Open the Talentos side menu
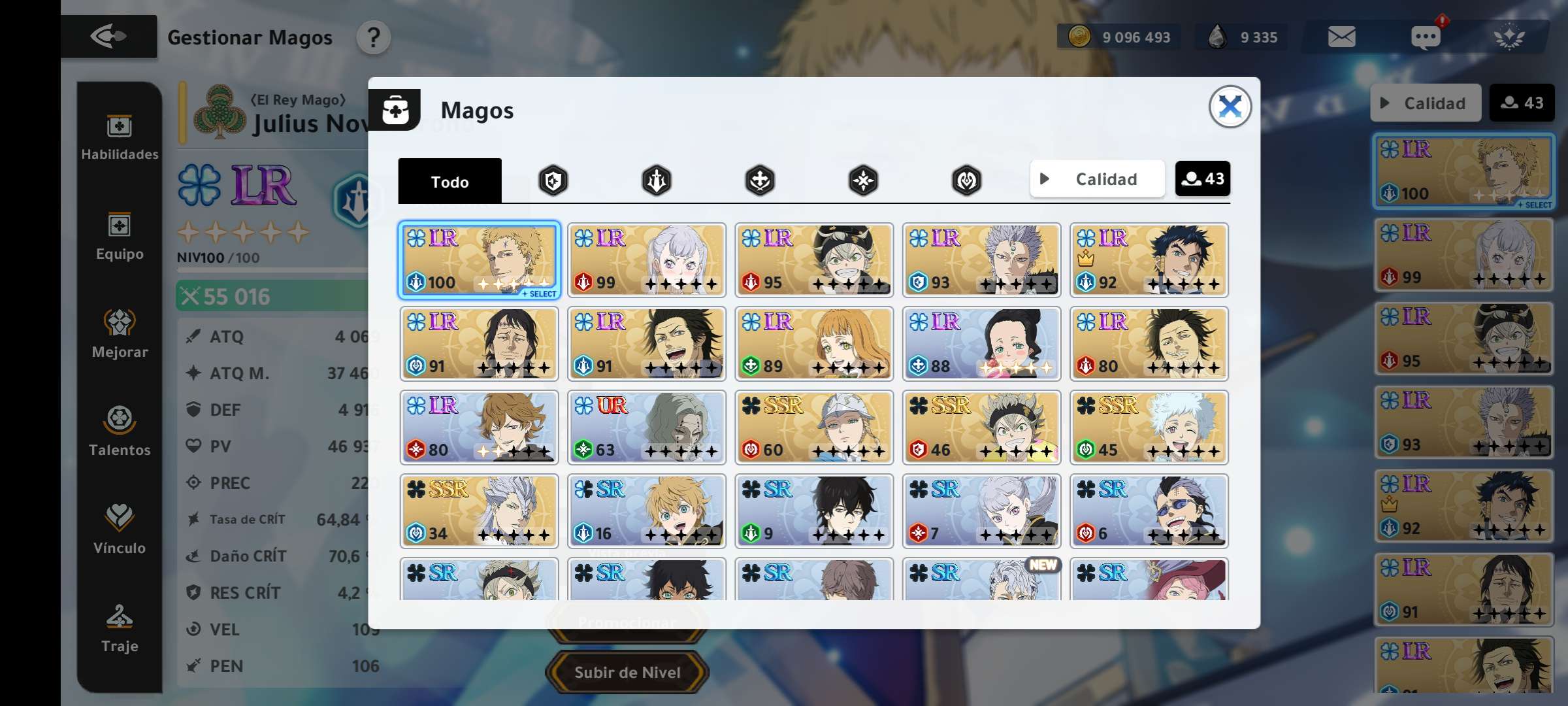This screenshot has height=706, width=1568. coord(120,431)
